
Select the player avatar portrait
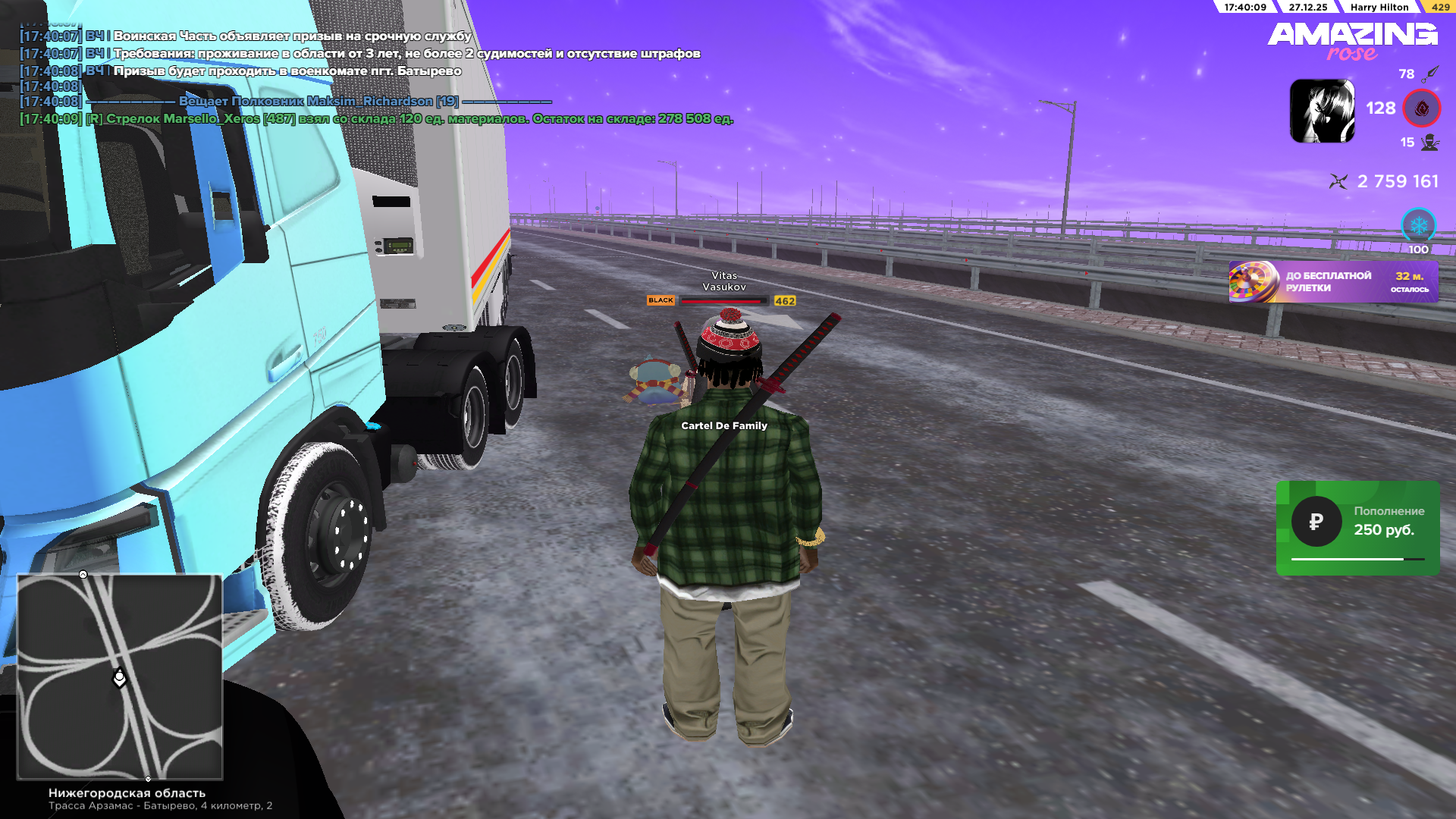point(1322,111)
